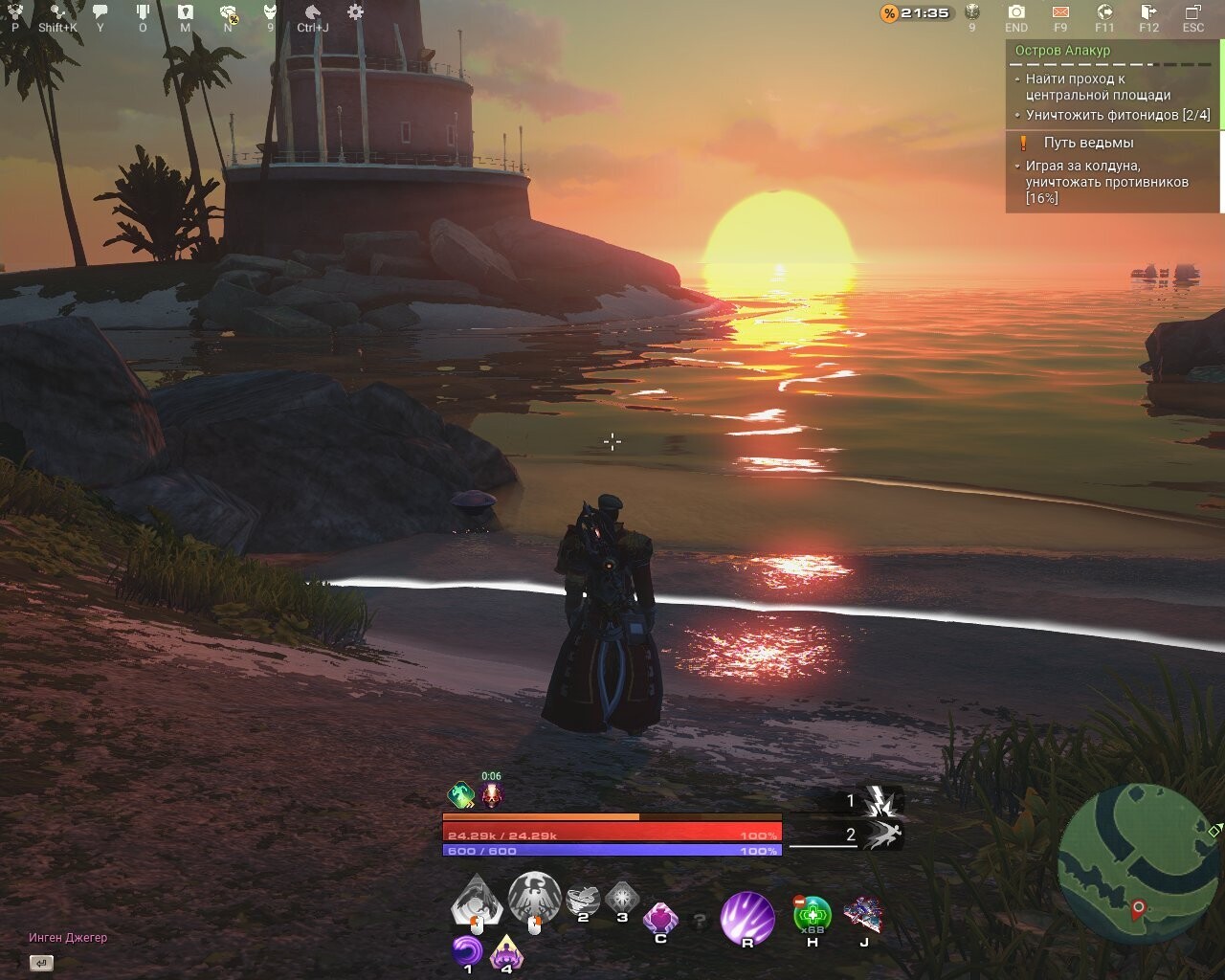Open game settings with the gear icon
This screenshot has width=1225, height=980.
[355, 11]
